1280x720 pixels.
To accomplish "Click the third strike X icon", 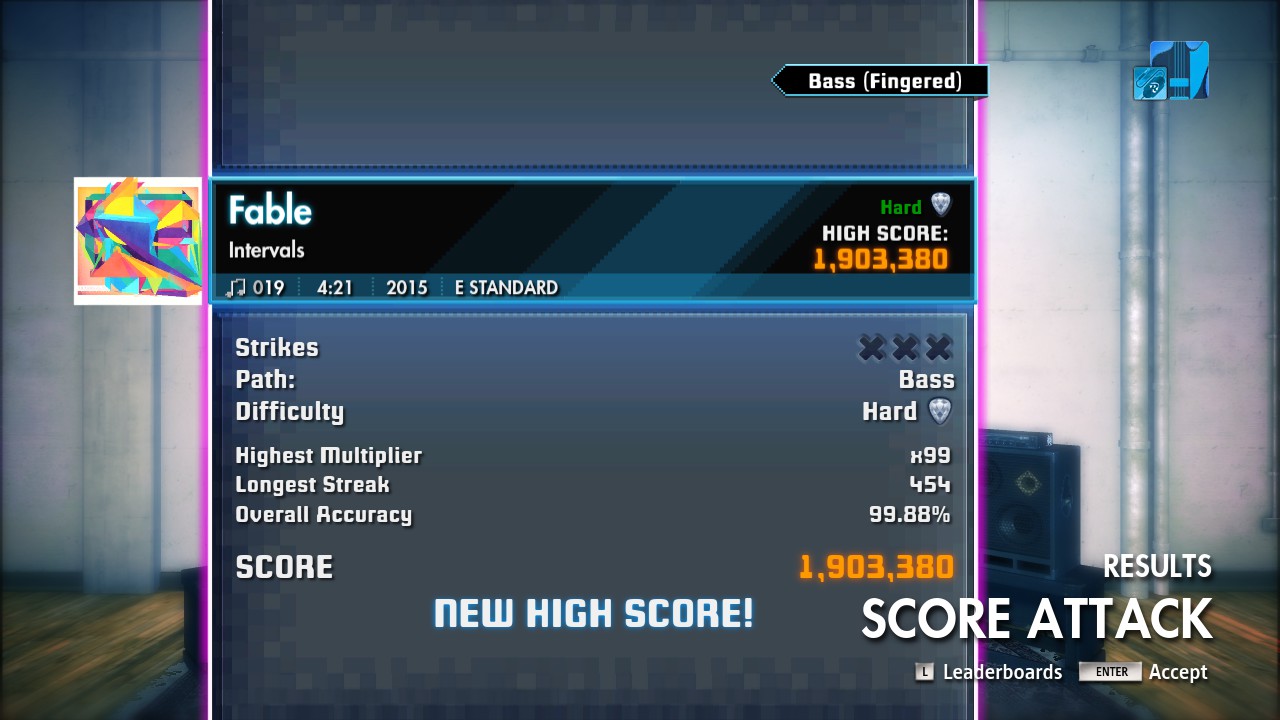I will point(939,347).
